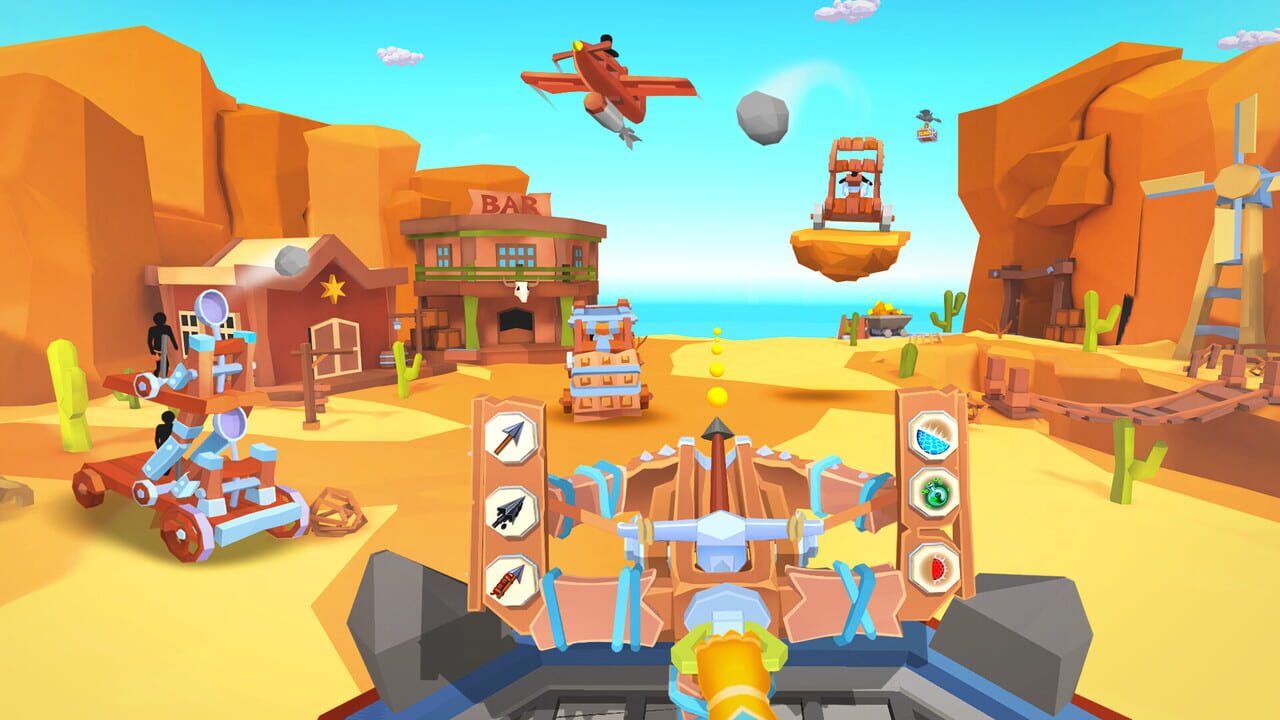The height and width of the screenshot is (720, 1280).
Task: Click the BAR sign on the saloon
Action: pos(509,203)
